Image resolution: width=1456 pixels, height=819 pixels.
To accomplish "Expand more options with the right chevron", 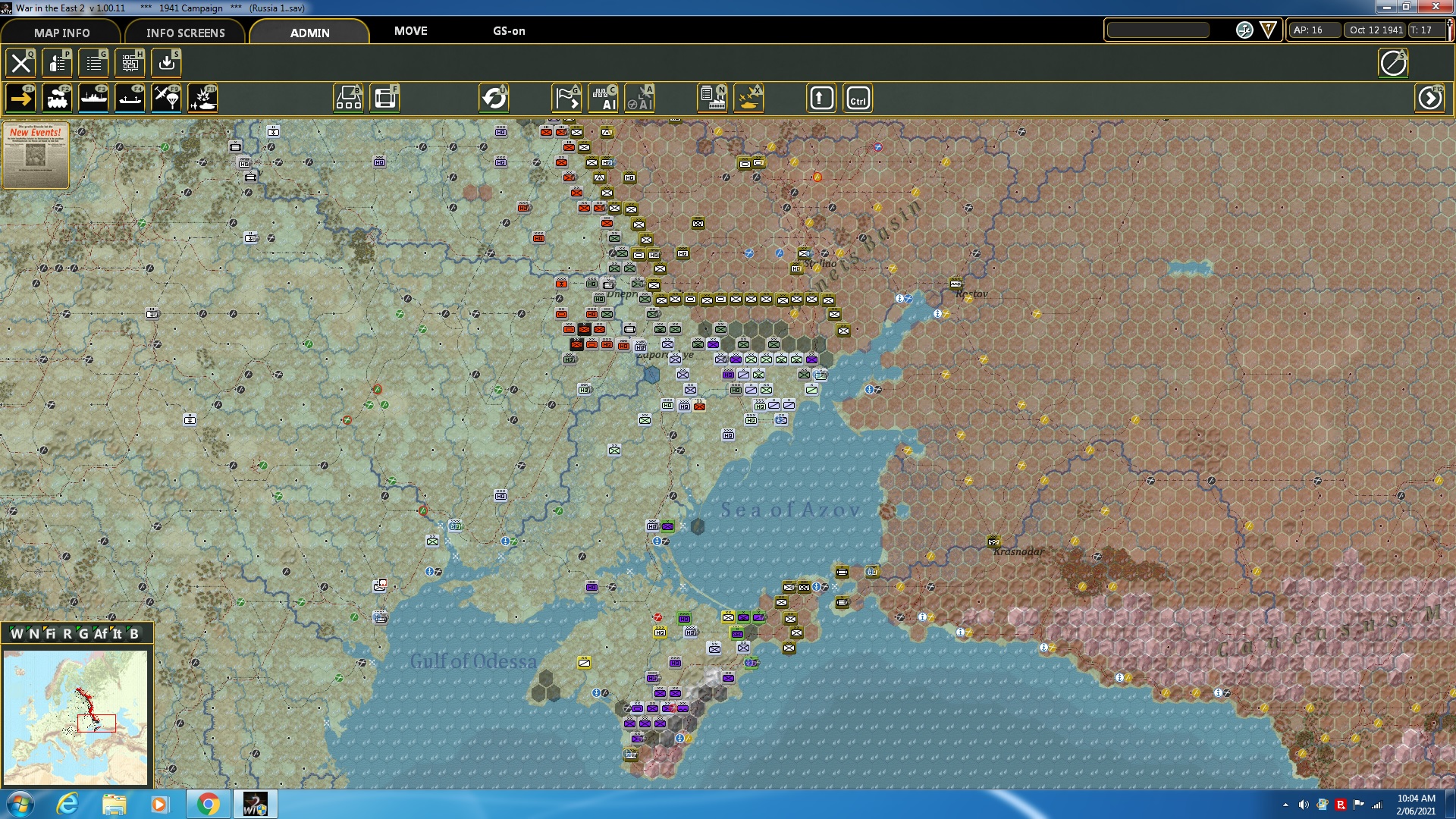I will 1429,97.
